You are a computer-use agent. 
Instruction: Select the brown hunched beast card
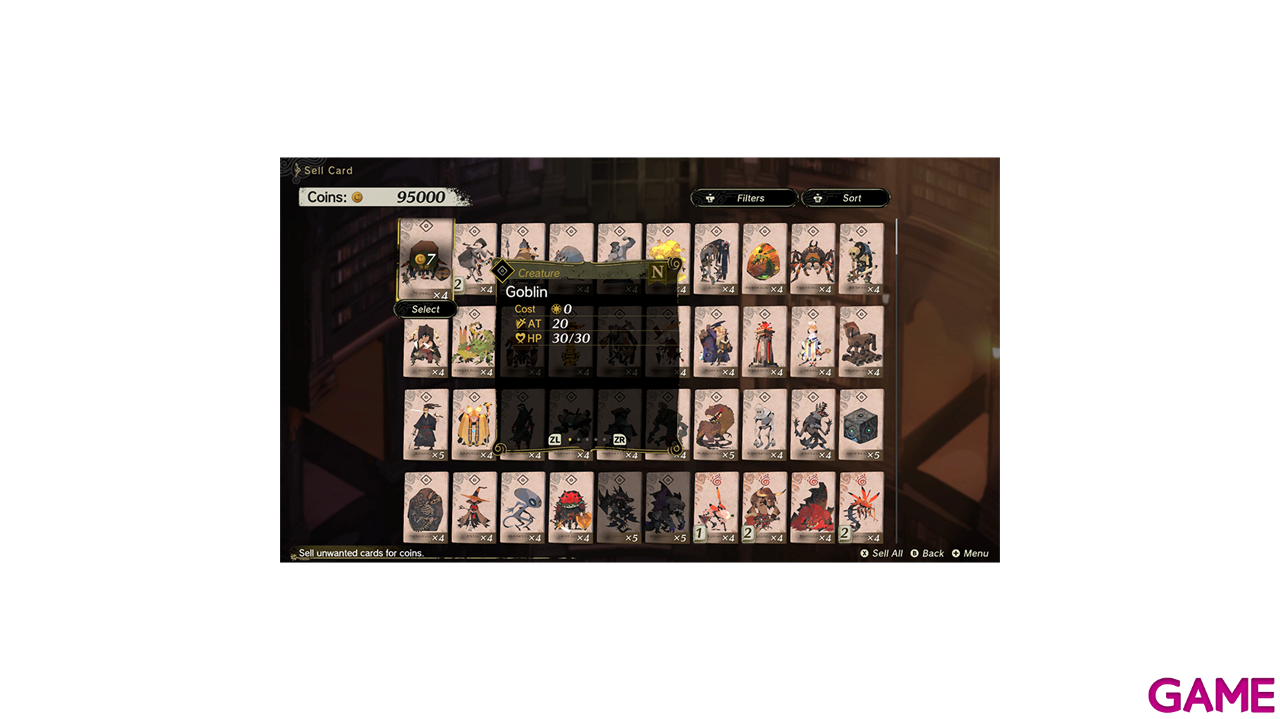click(x=716, y=425)
